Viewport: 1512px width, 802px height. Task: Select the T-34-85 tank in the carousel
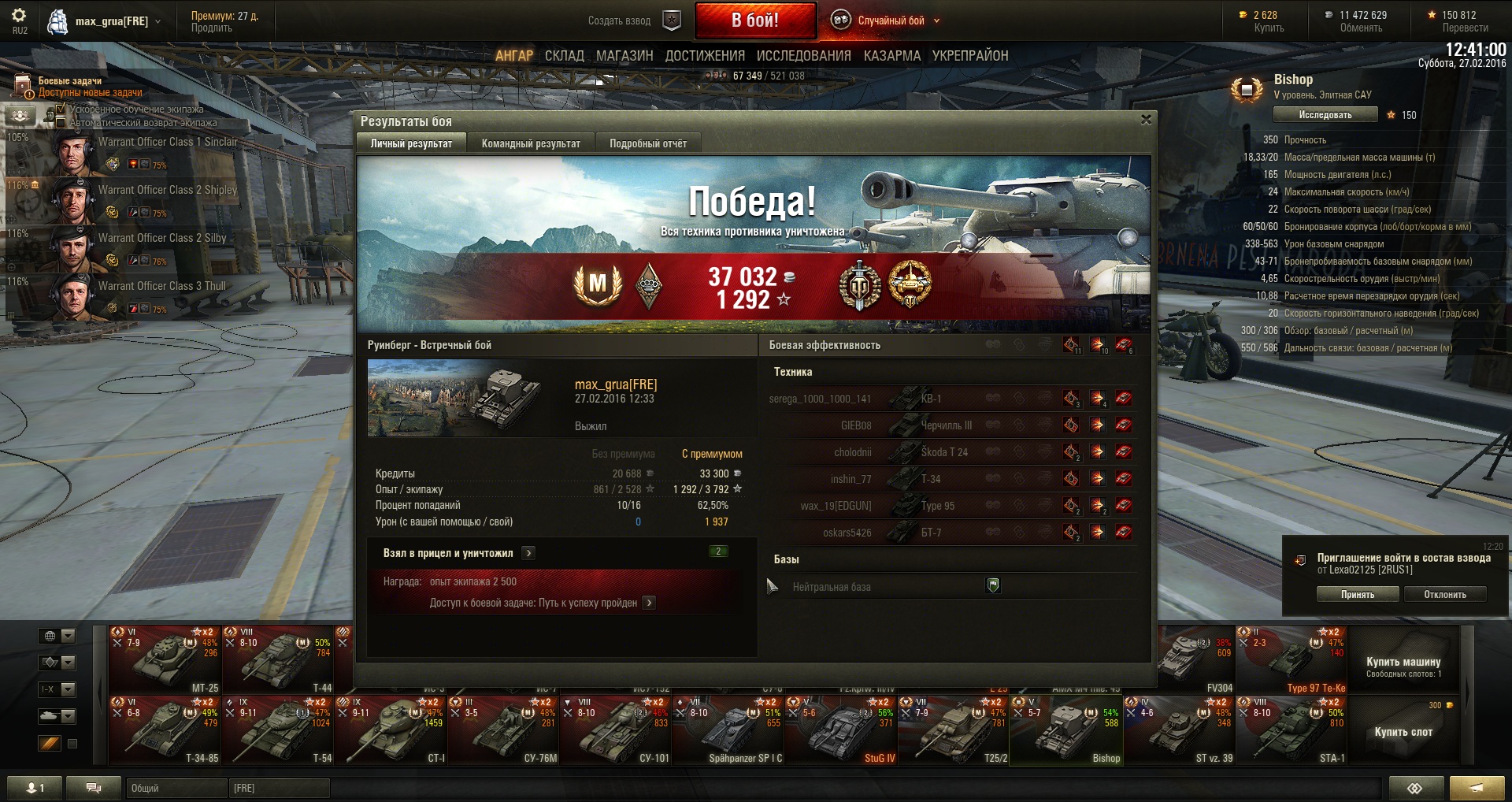[165, 730]
